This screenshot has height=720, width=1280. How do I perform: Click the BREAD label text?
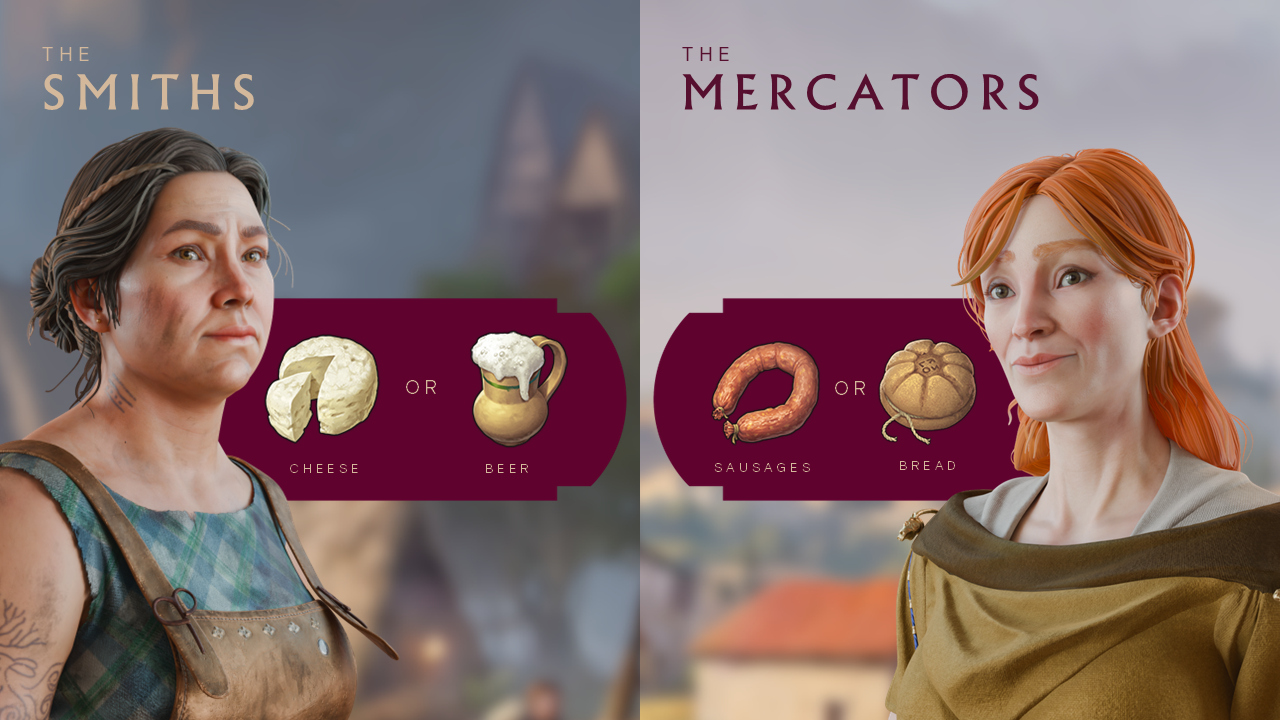click(x=928, y=465)
